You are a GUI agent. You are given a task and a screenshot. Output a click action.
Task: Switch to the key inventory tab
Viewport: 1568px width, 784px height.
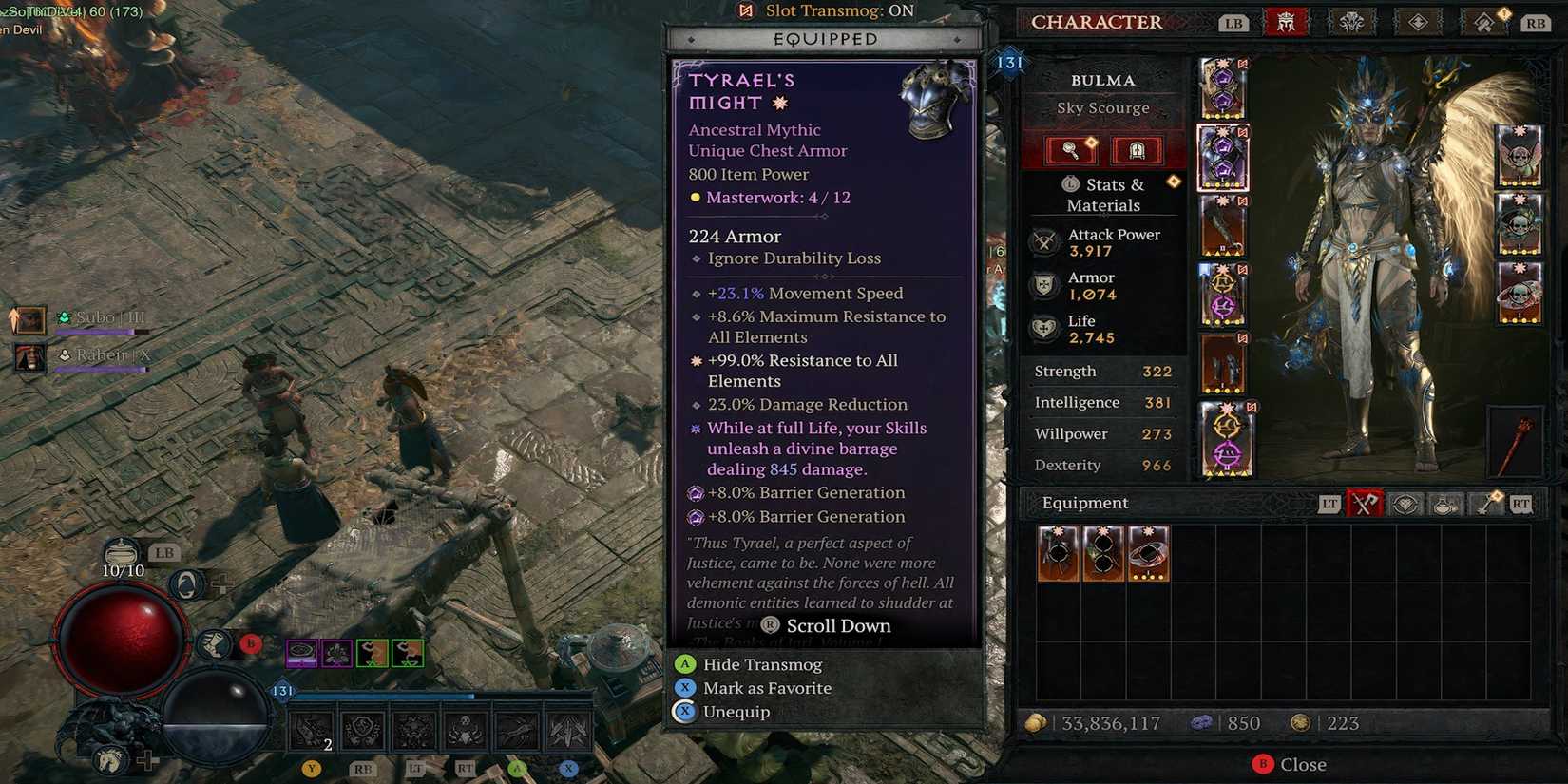[x=1485, y=504]
